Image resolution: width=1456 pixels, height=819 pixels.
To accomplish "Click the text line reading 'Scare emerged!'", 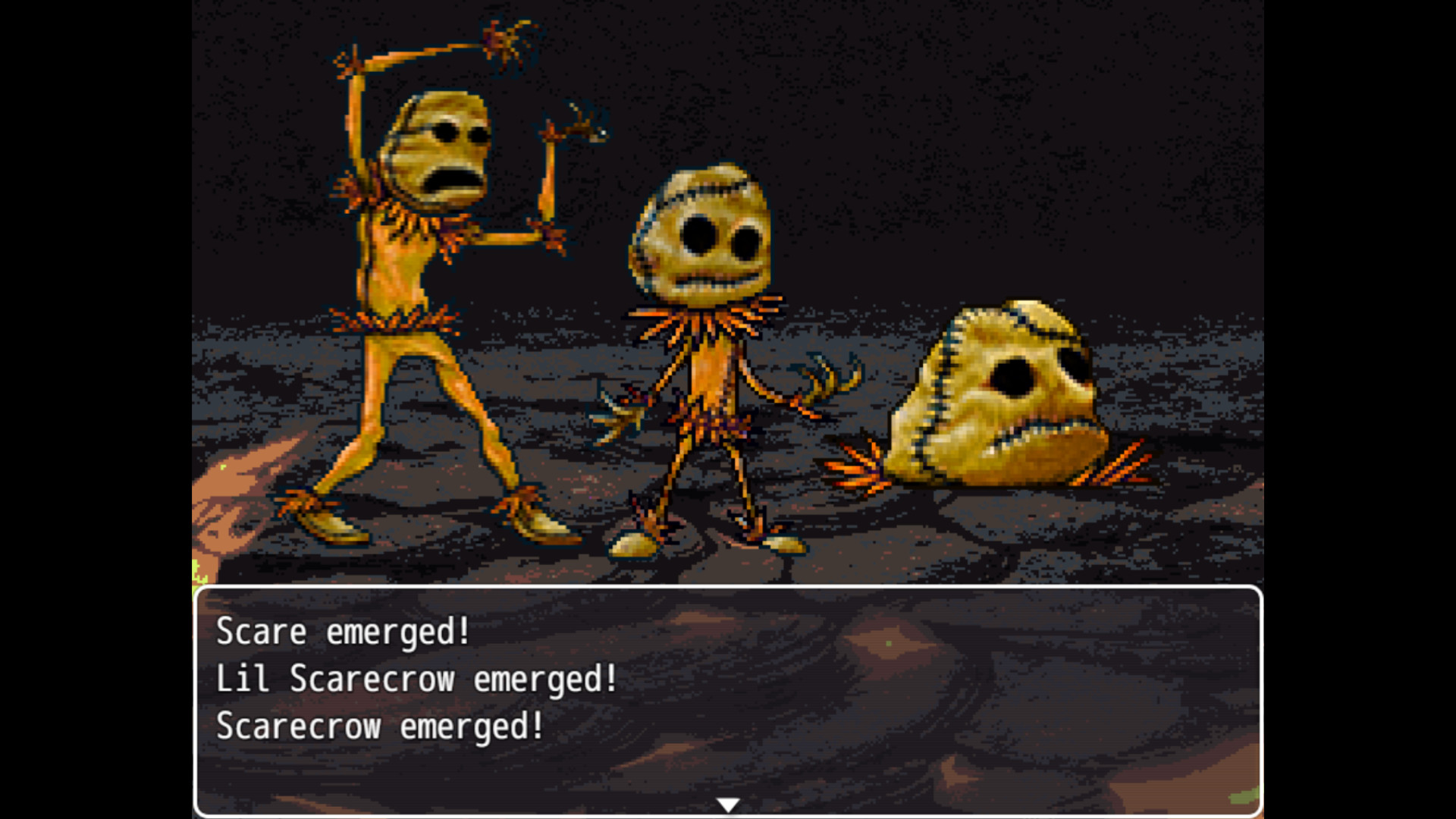I will [341, 632].
